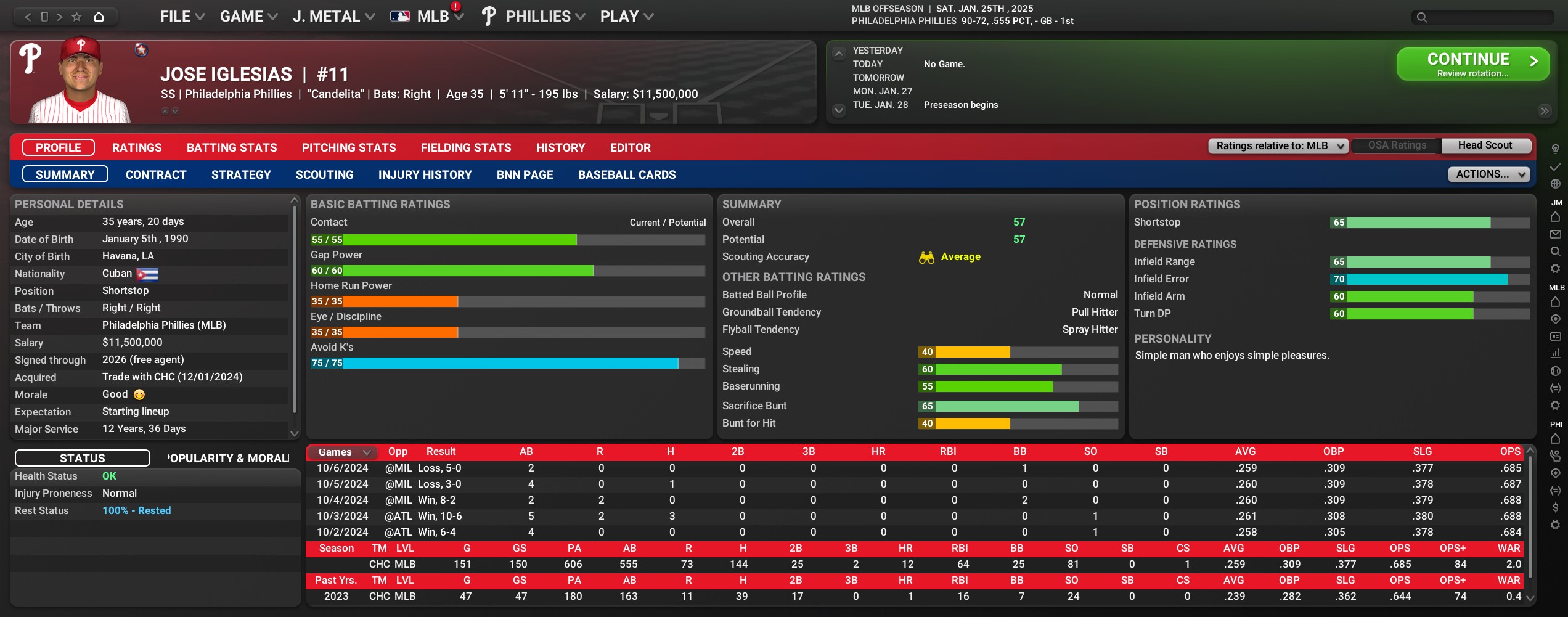Open the Games log dropdown
Viewport: 1568px width, 617px height.
(x=343, y=452)
